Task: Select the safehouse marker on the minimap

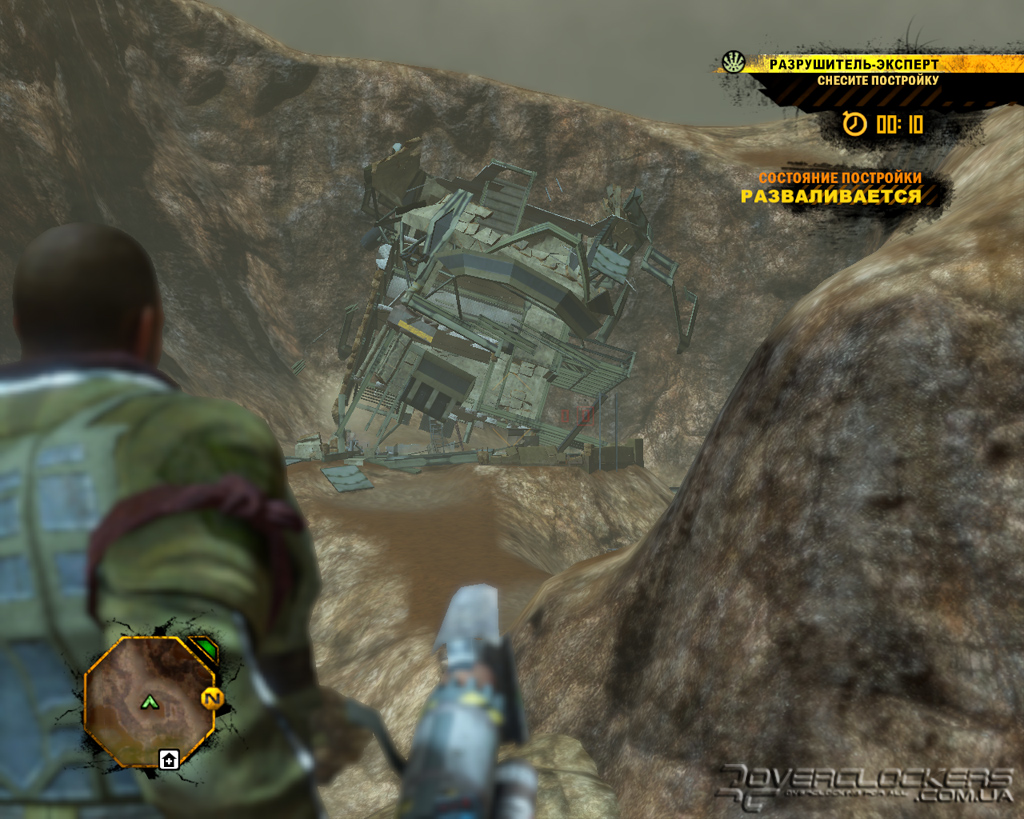Action: point(169,760)
